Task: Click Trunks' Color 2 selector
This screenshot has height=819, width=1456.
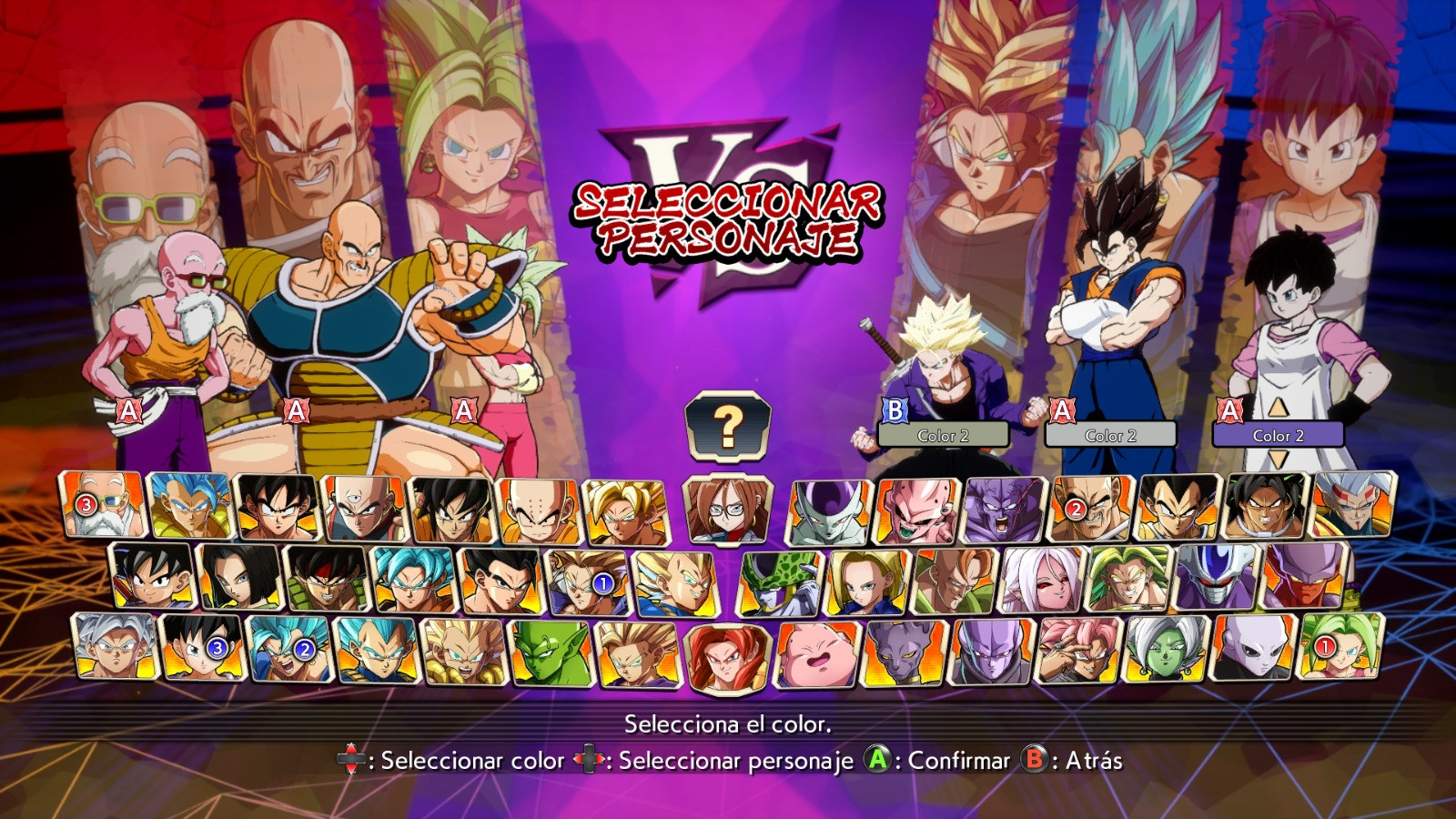Action: click(942, 434)
